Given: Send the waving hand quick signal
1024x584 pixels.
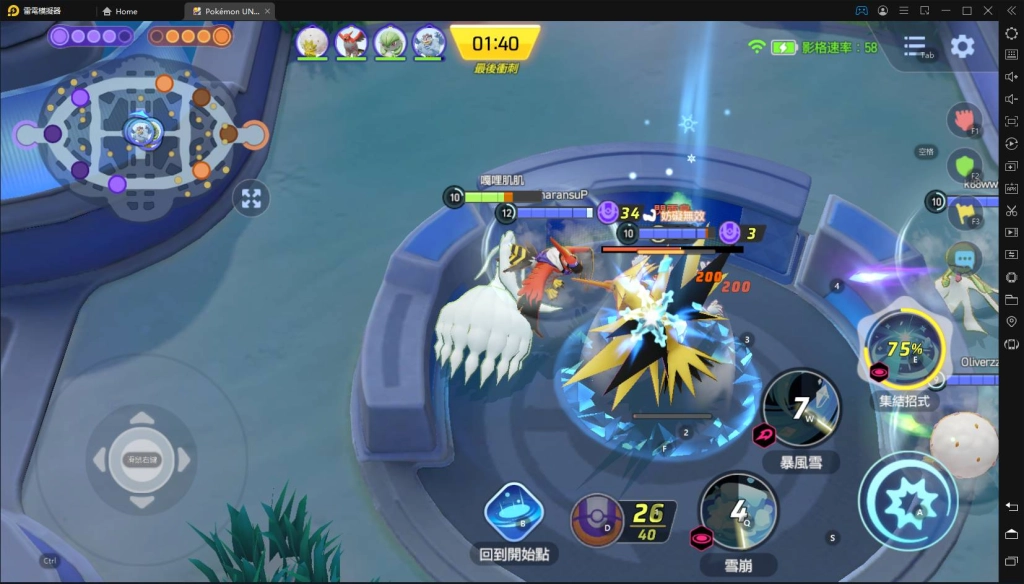Looking at the screenshot, I should [964, 119].
